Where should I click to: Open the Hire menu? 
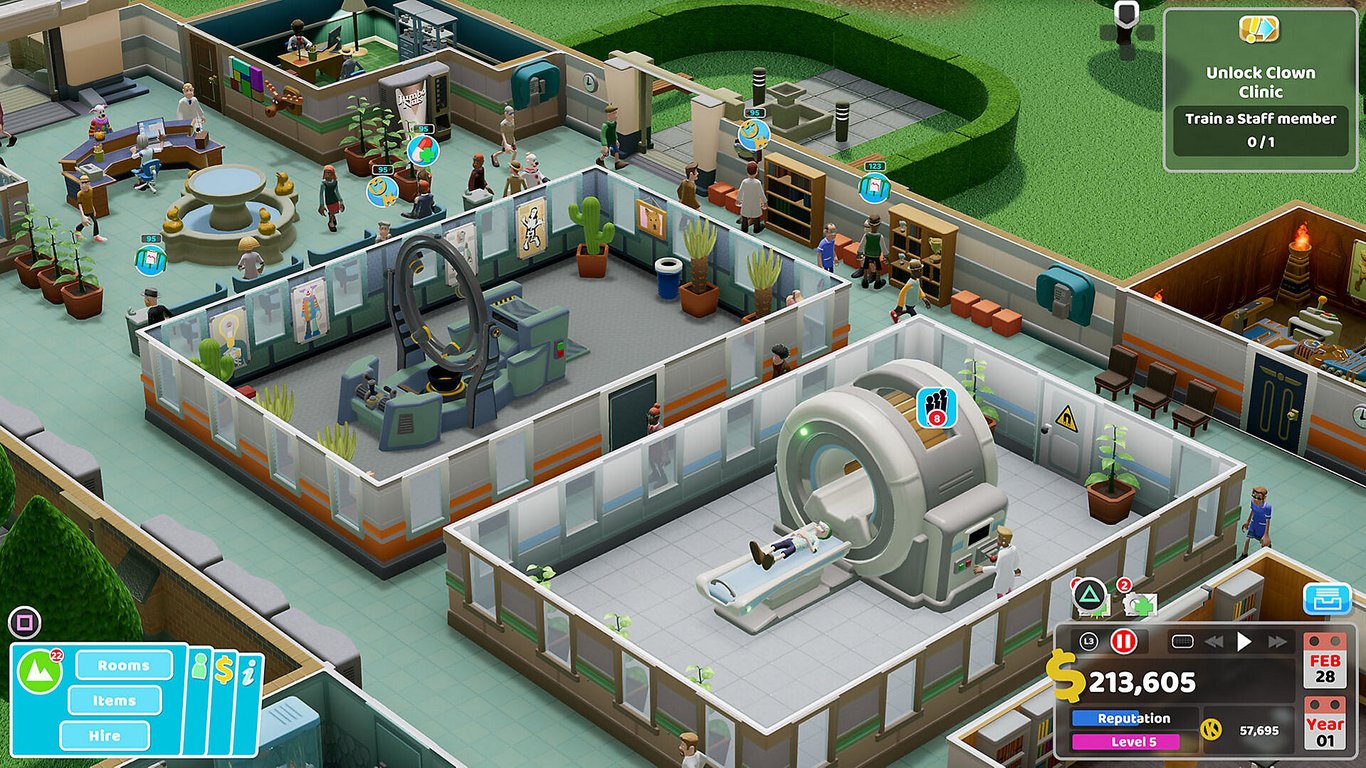(x=104, y=735)
